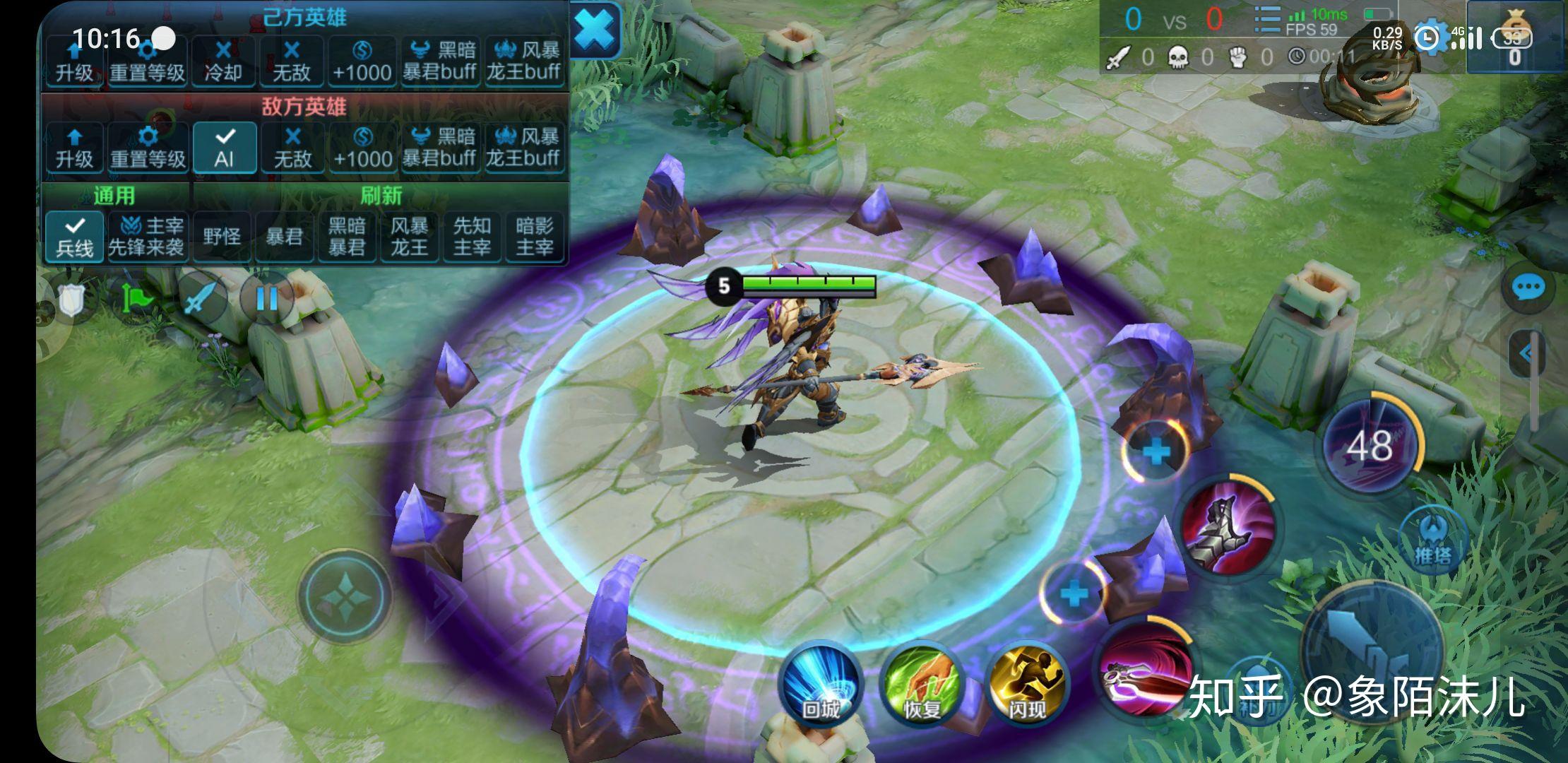1568x763 pixels.
Task: Activate the armored fist skill
Action: pyautogui.click(x=1228, y=528)
